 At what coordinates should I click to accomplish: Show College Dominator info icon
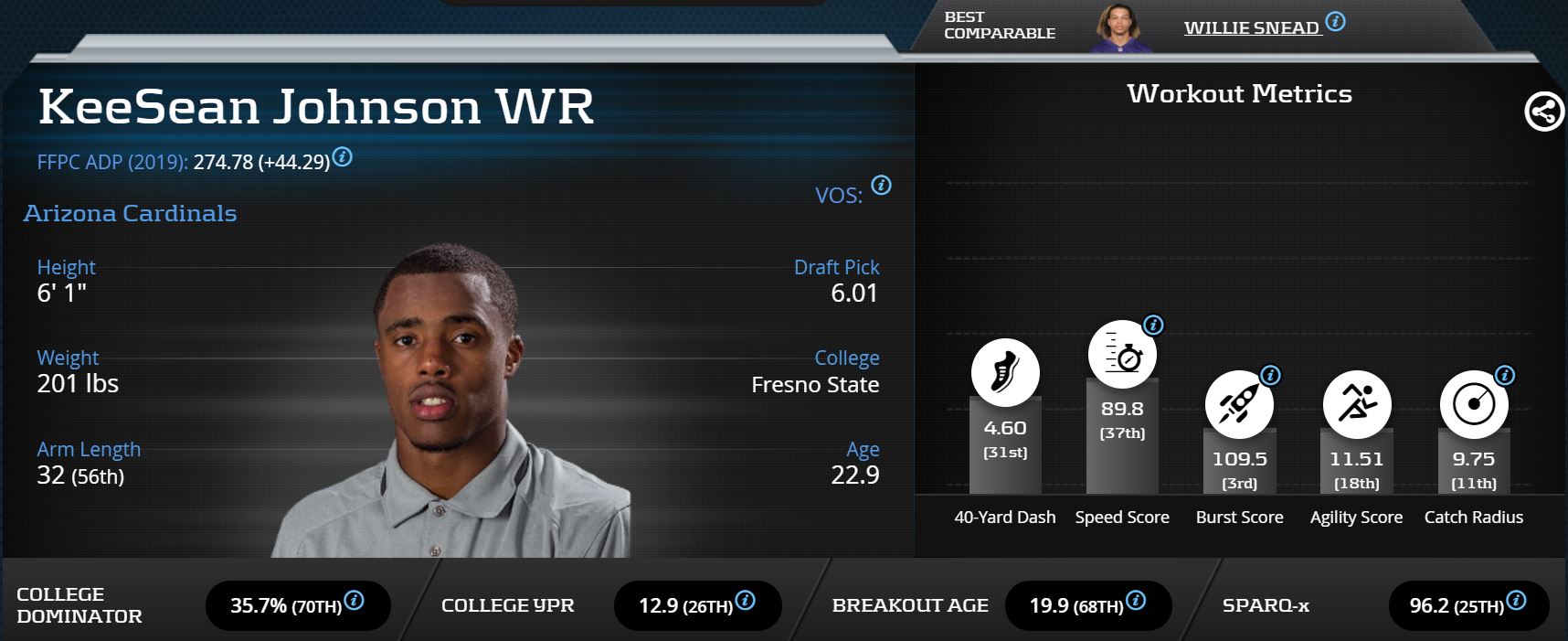(x=354, y=601)
